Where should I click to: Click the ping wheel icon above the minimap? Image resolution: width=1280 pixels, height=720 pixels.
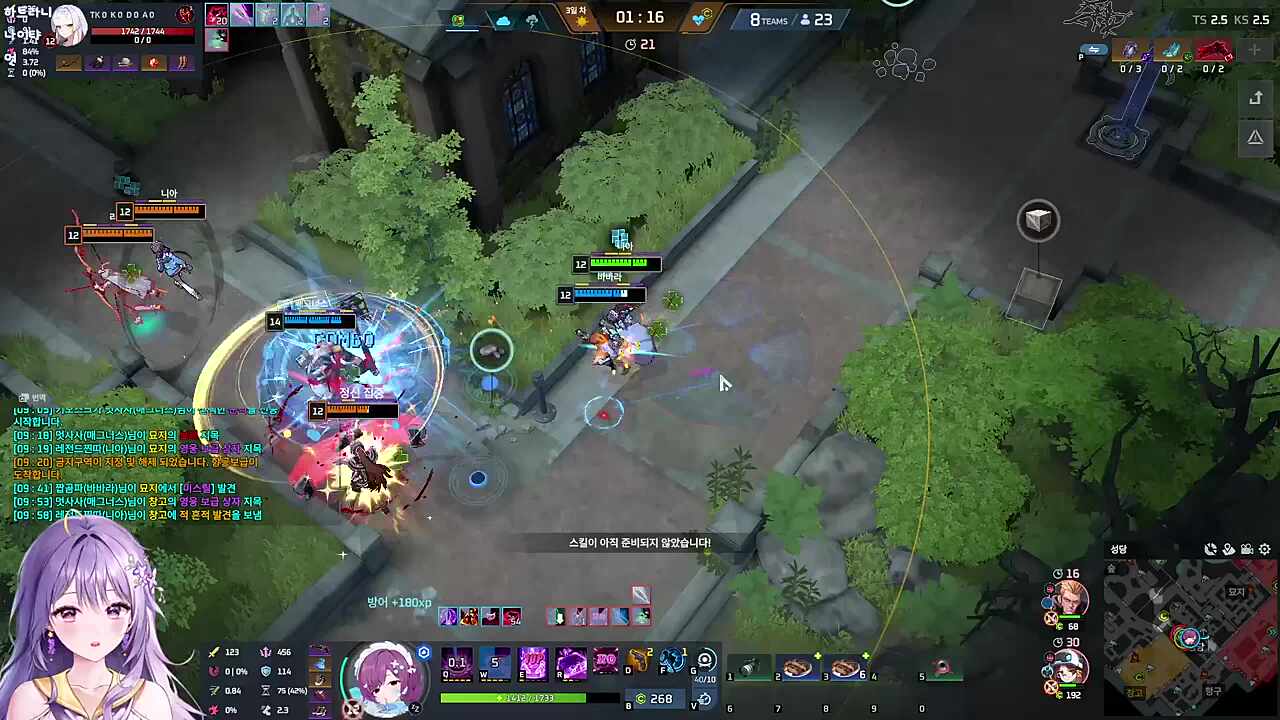click(1211, 548)
